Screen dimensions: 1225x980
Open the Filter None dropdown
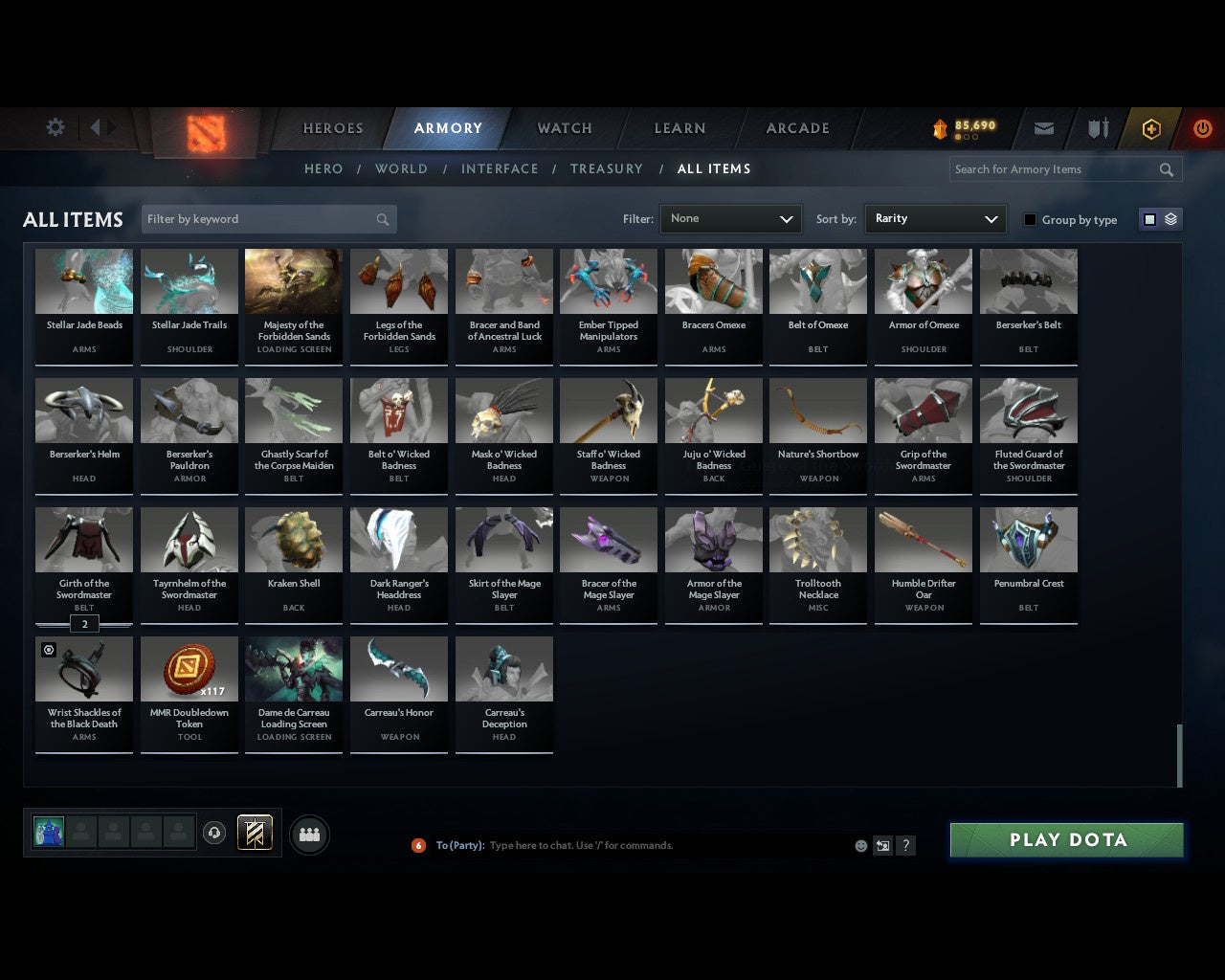pos(730,218)
